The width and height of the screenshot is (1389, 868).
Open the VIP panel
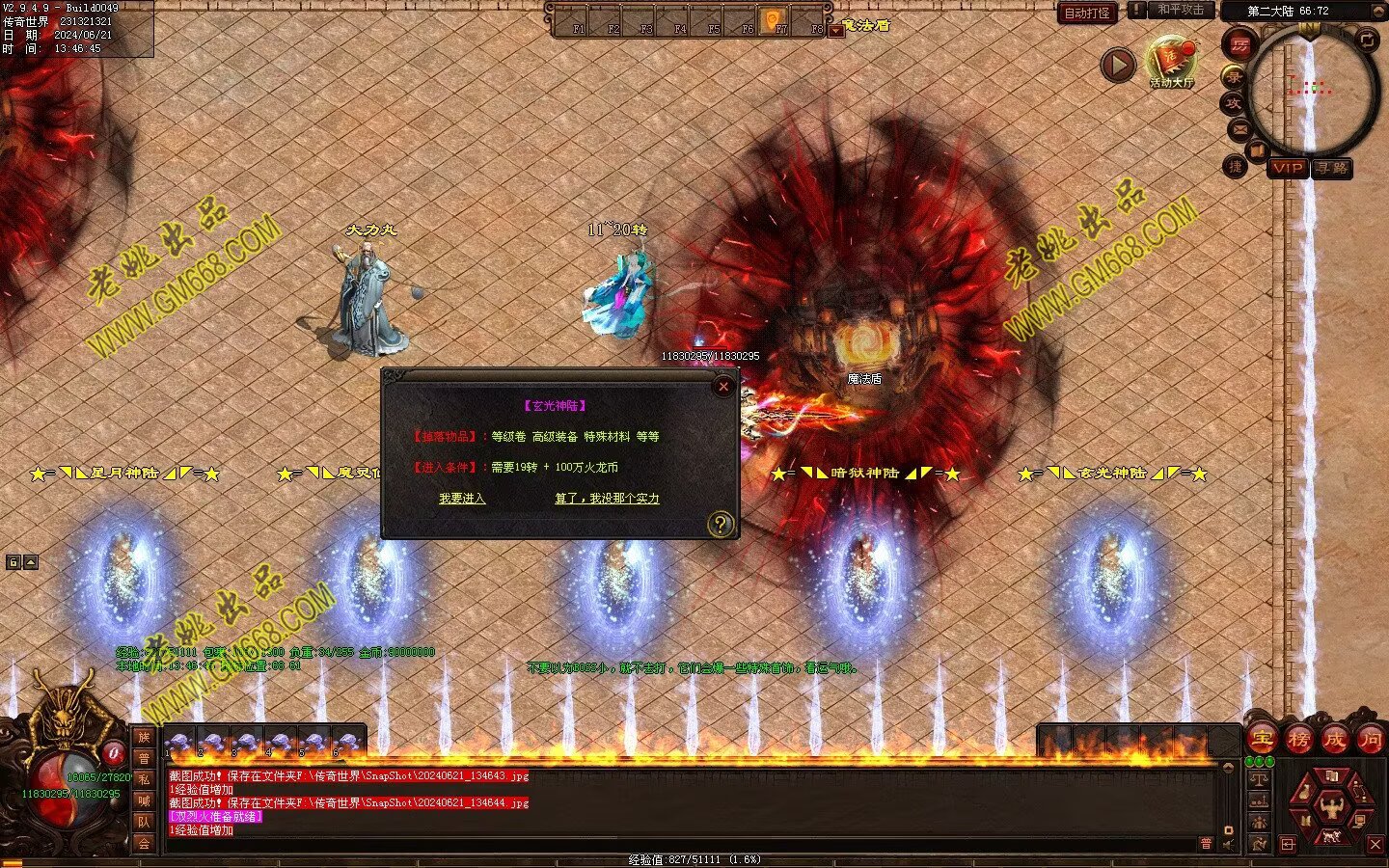coord(1287,168)
